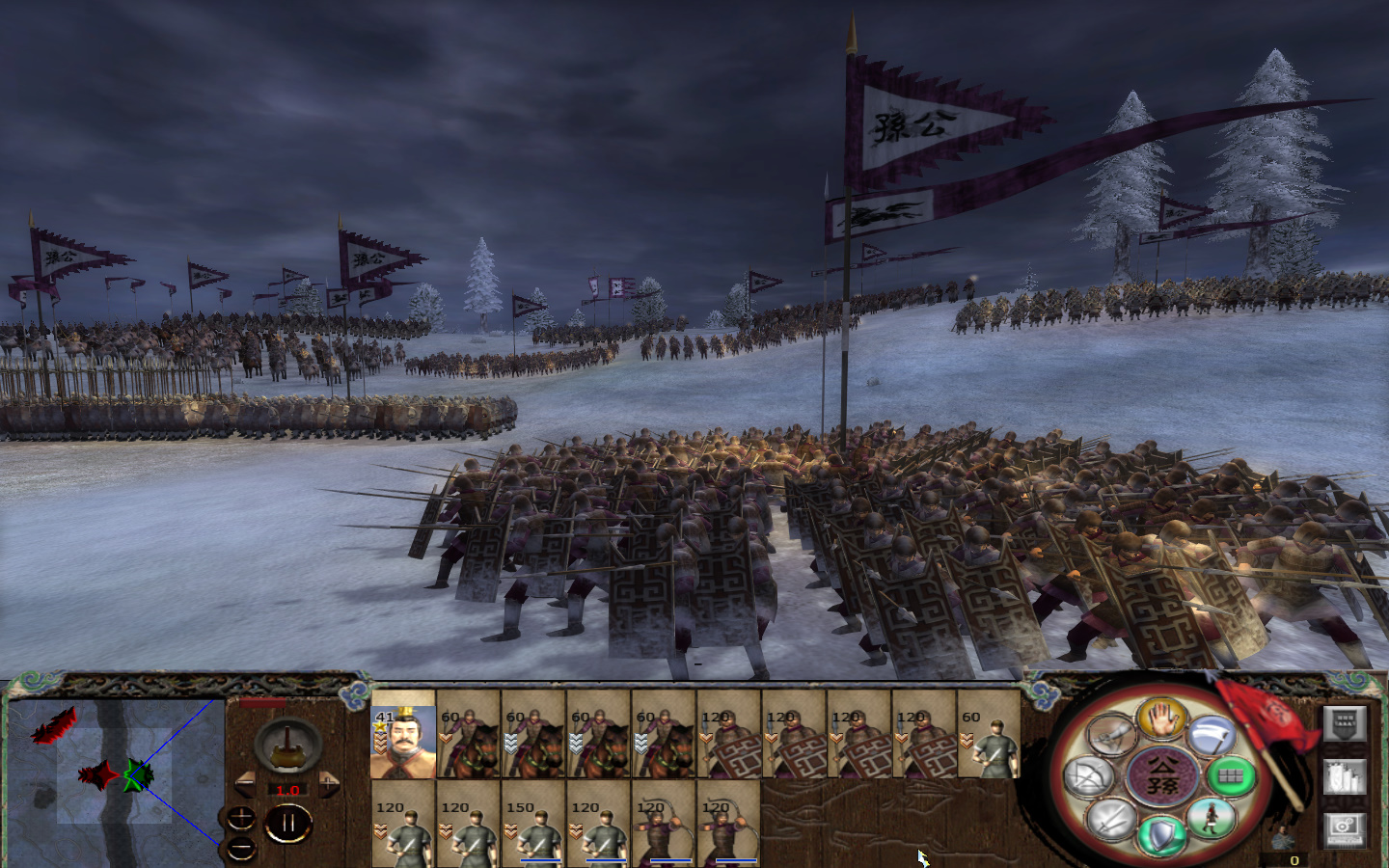
Task: Enable fire at will bow icon
Action: point(1086,778)
